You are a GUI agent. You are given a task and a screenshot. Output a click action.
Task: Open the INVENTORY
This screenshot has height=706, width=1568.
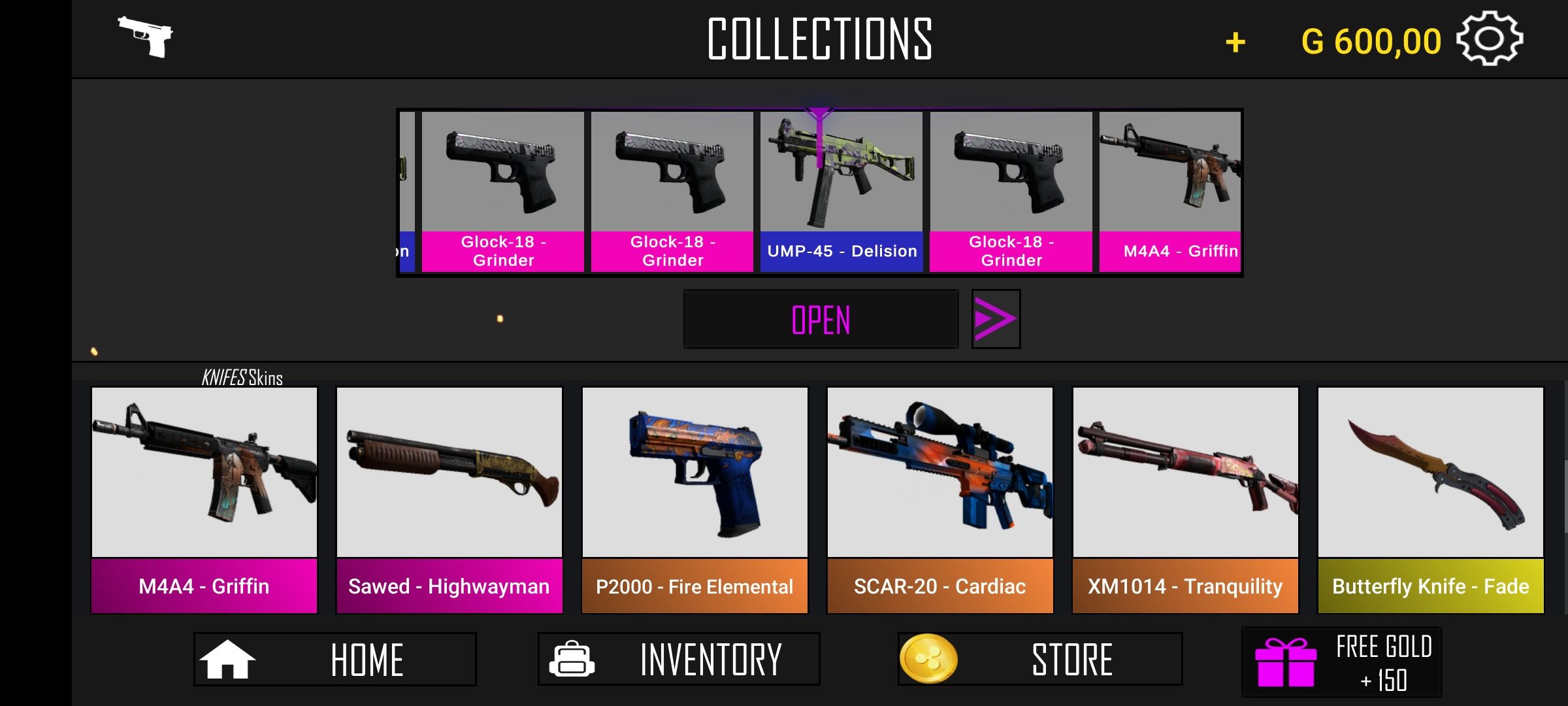[x=678, y=659]
